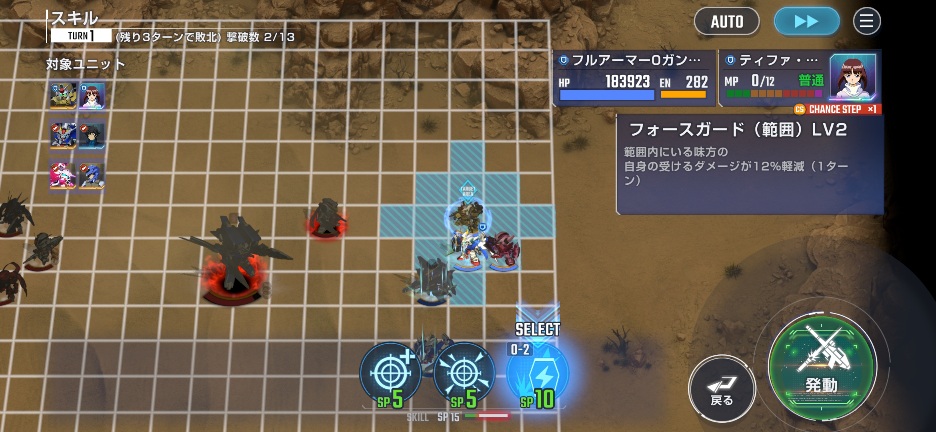
Task: Open the hamburger menu
Action: coord(867,21)
